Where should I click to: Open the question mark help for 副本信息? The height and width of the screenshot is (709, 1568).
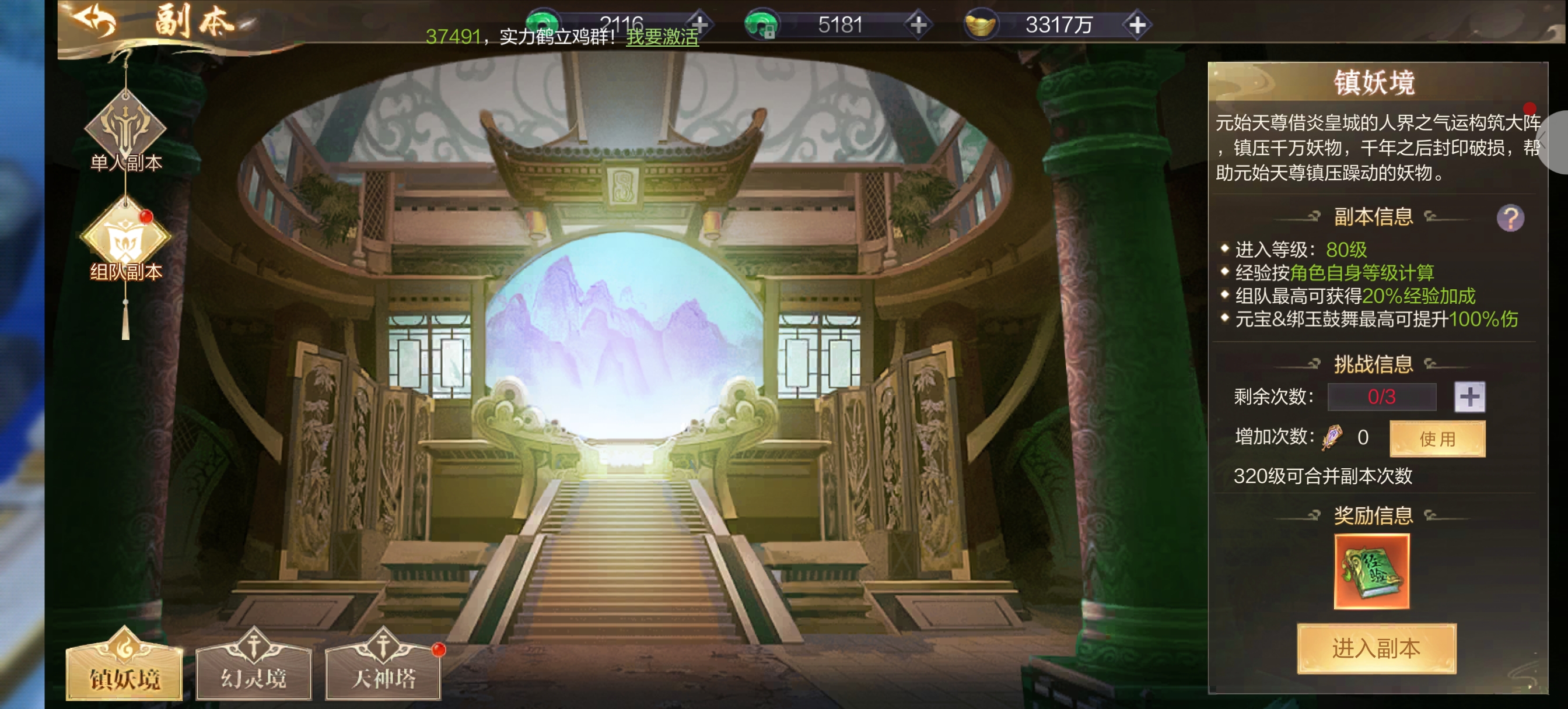point(1510,218)
